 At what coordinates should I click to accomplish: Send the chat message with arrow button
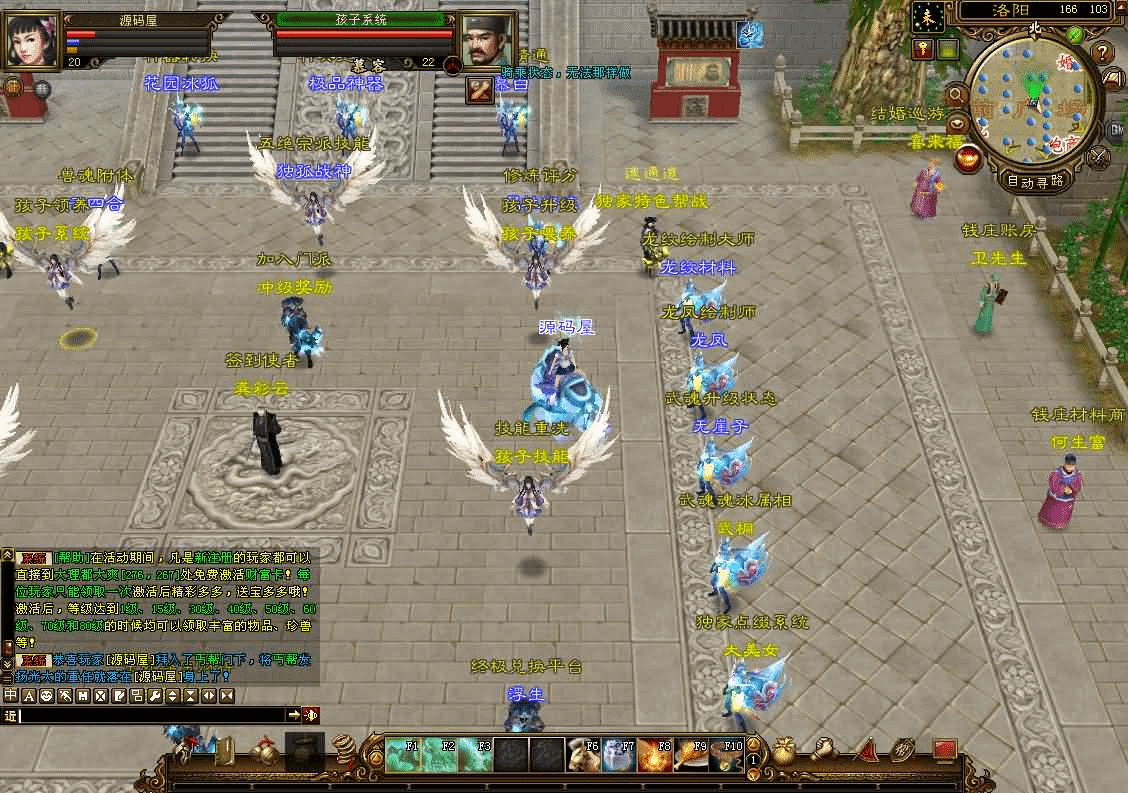294,715
